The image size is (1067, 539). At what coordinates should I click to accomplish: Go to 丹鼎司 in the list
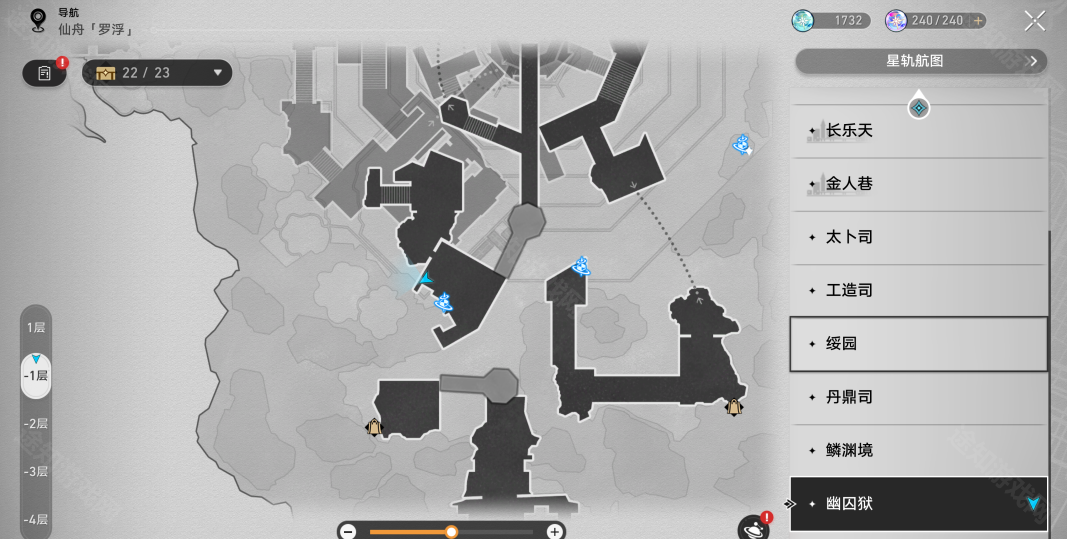918,397
